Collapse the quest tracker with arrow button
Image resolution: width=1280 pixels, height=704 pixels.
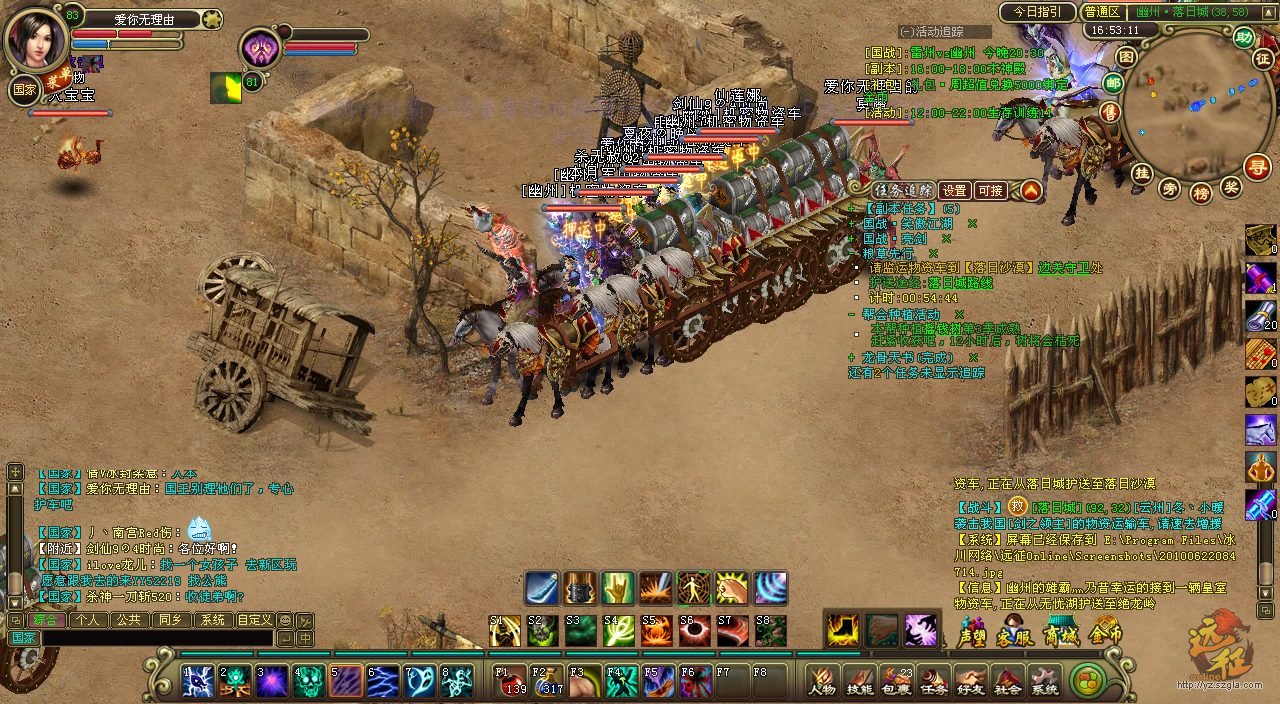(x=1031, y=190)
